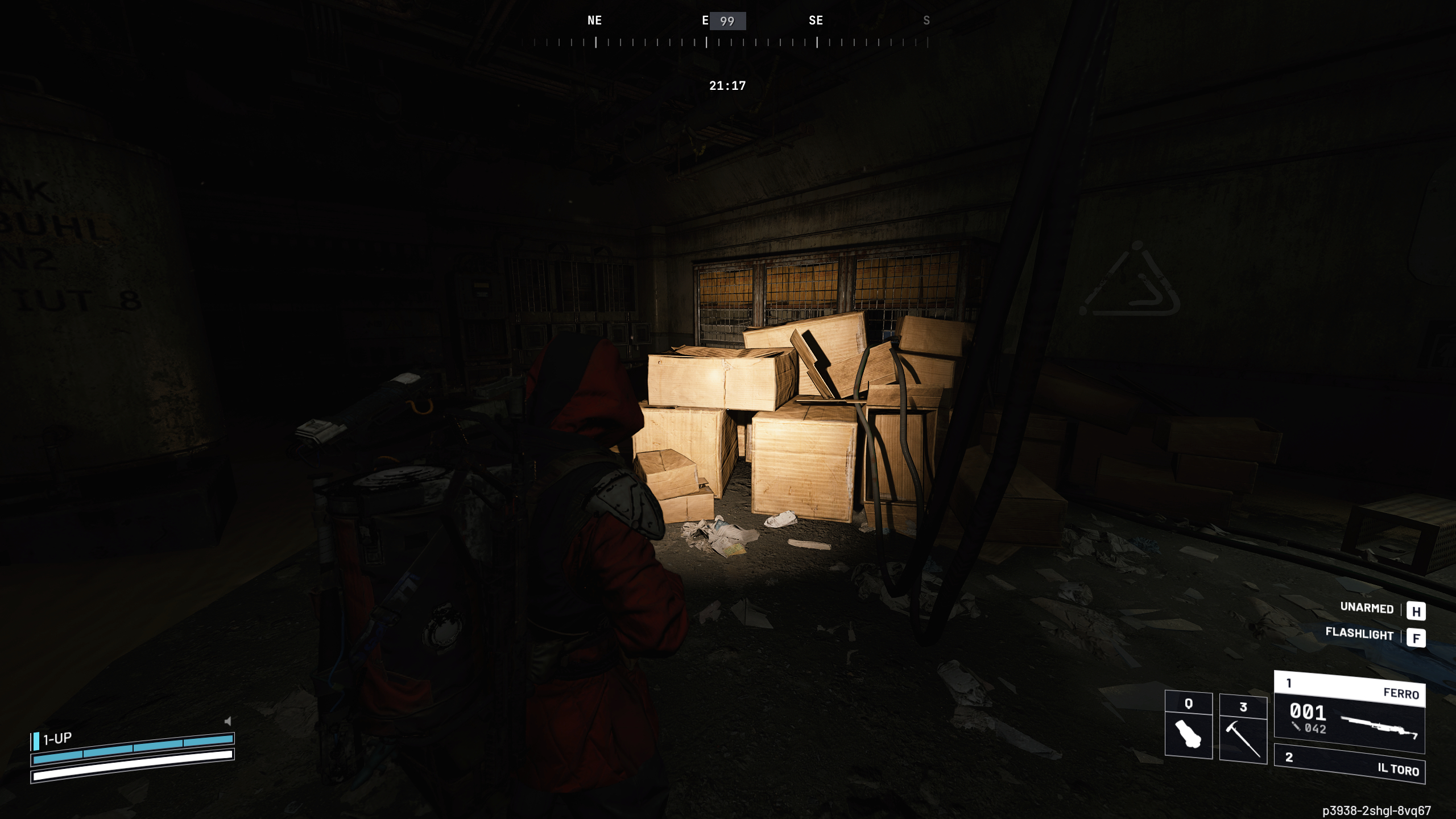
Task: Select the NE direction label on the compass
Action: [x=594, y=20]
